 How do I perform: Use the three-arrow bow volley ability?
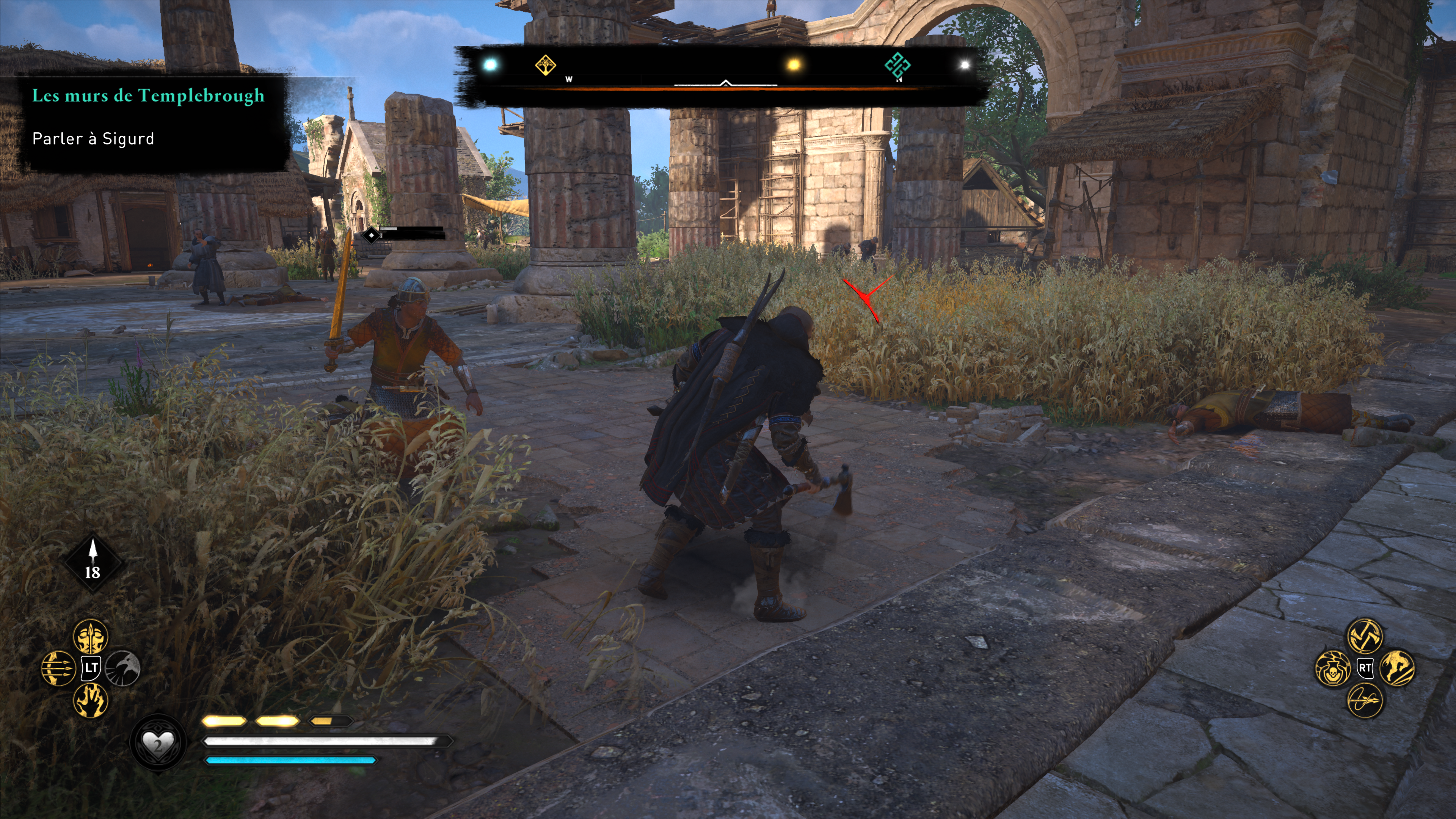(x=59, y=668)
